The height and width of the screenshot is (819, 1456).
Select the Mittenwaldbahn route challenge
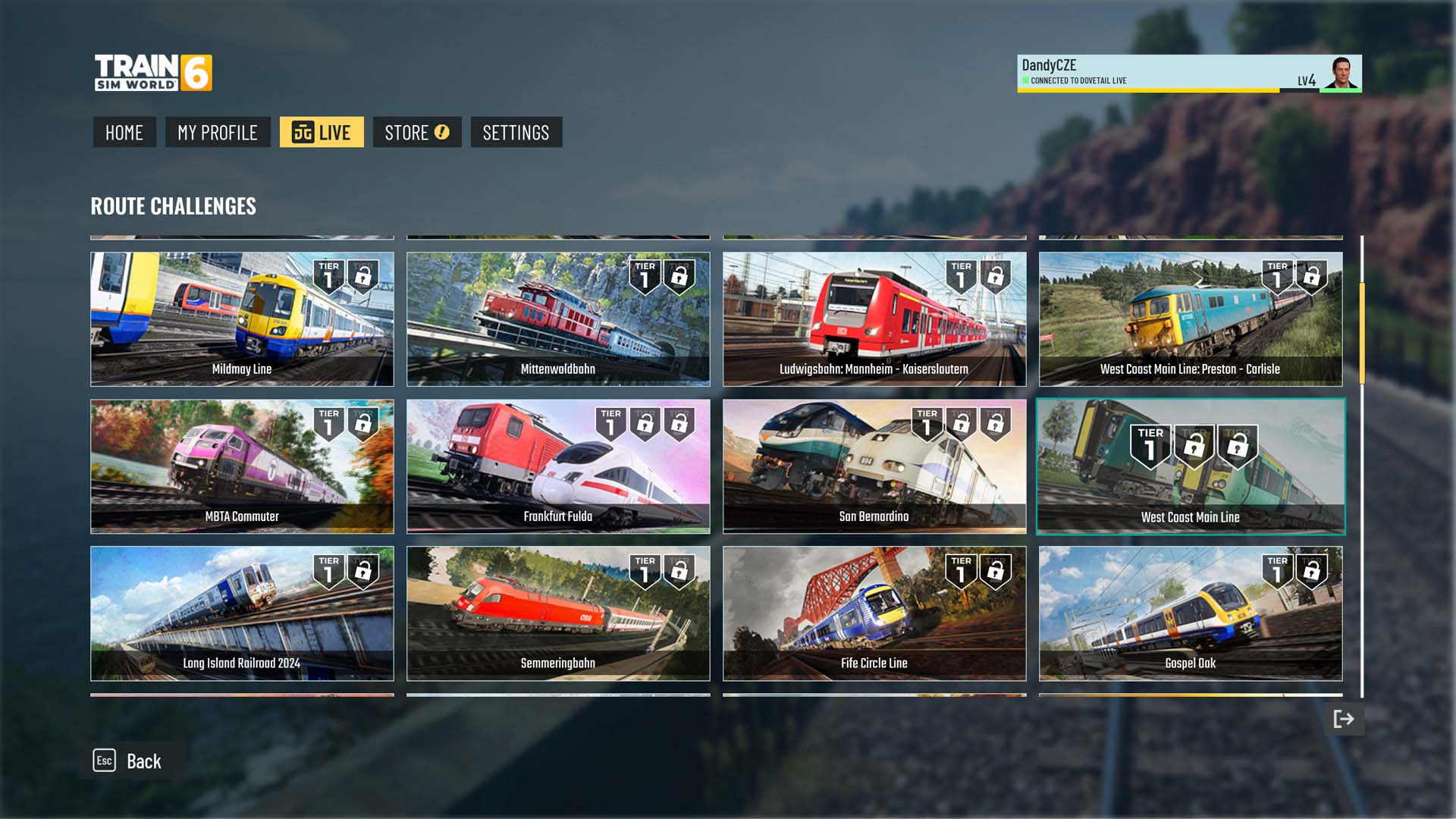pos(558,319)
